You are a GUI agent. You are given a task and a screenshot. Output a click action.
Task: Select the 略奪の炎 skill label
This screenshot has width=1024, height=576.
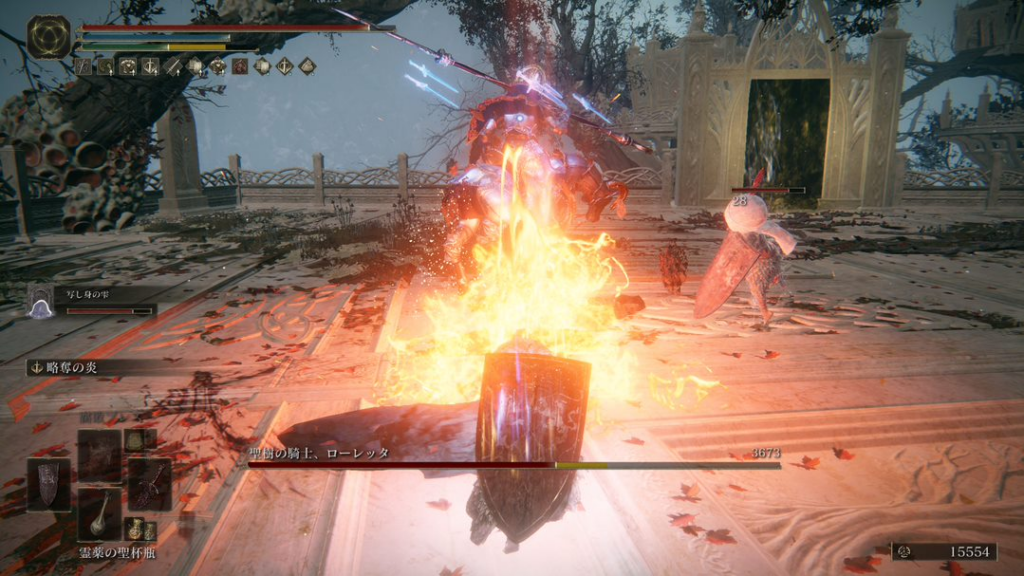70,367
